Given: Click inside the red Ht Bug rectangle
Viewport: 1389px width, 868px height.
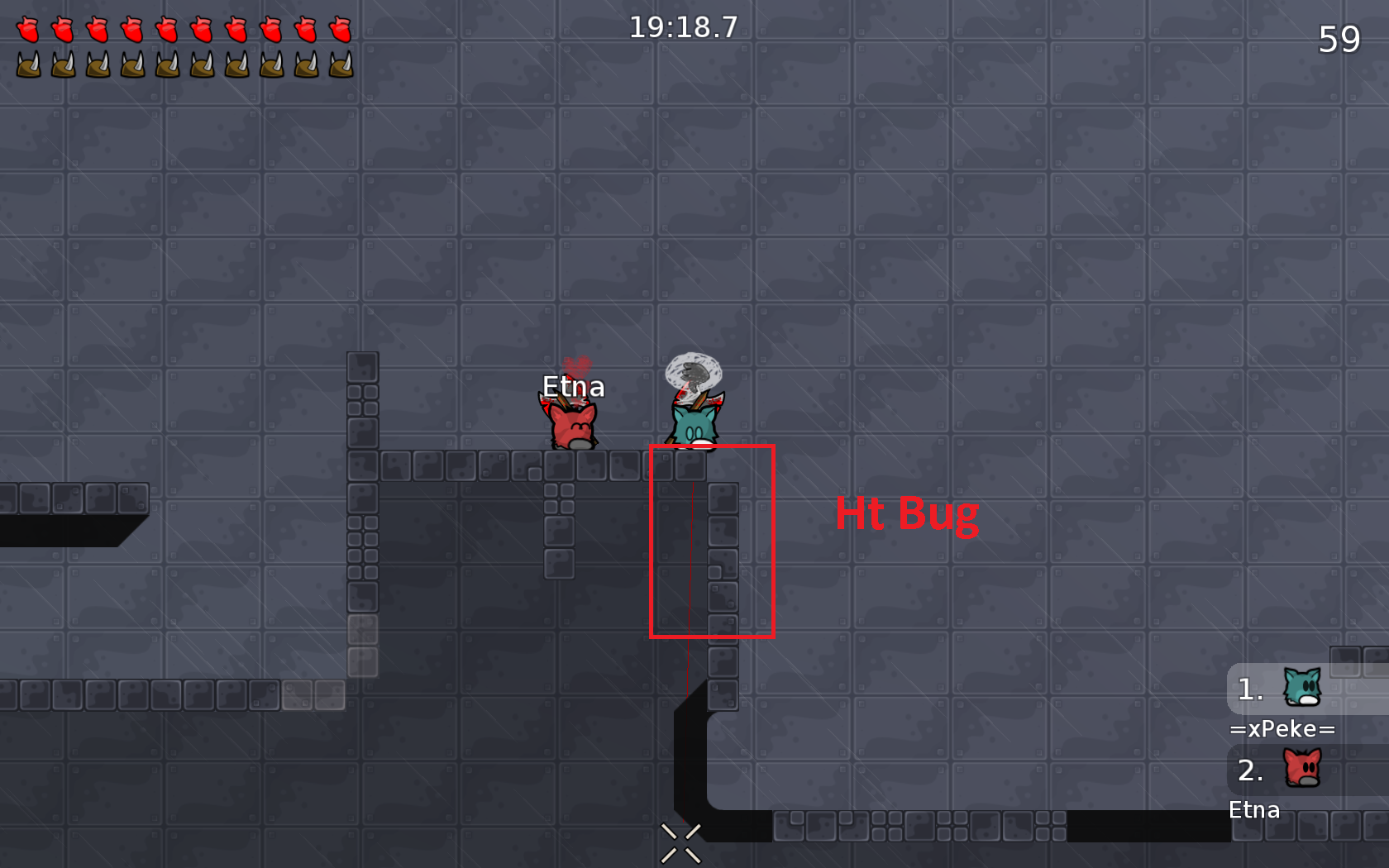Looking at the screenshot, I should (x=713, y=541).
